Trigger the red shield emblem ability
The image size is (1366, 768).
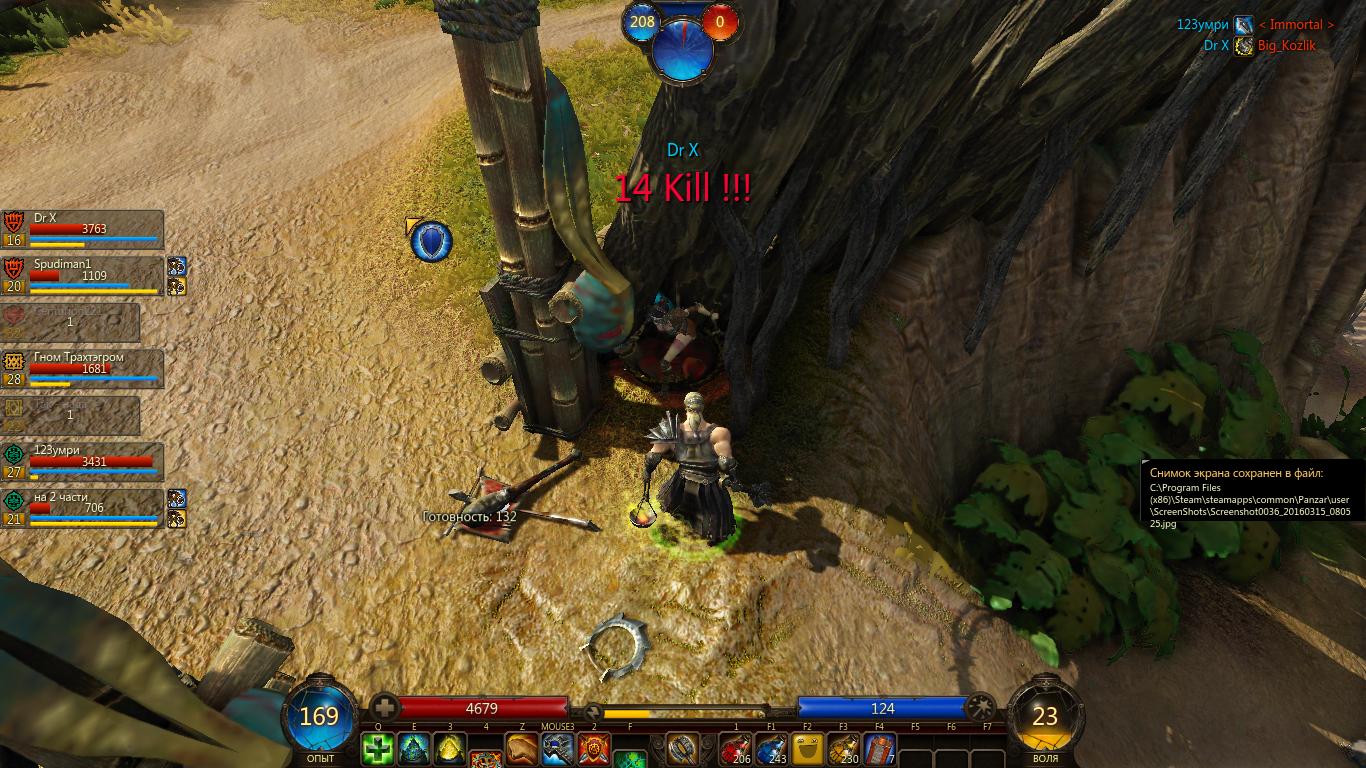[x=594, y=749]
